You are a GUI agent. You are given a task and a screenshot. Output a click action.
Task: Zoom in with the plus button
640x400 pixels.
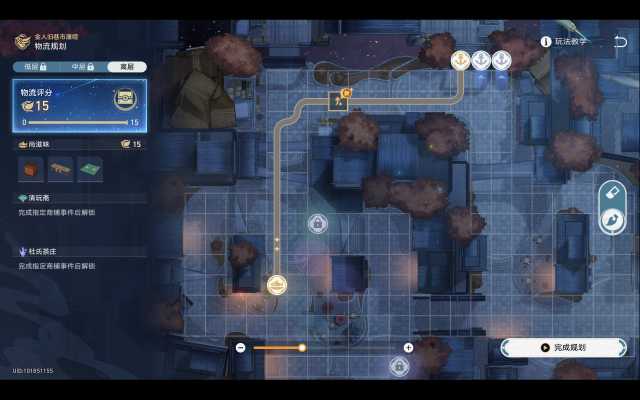(408, 347)
